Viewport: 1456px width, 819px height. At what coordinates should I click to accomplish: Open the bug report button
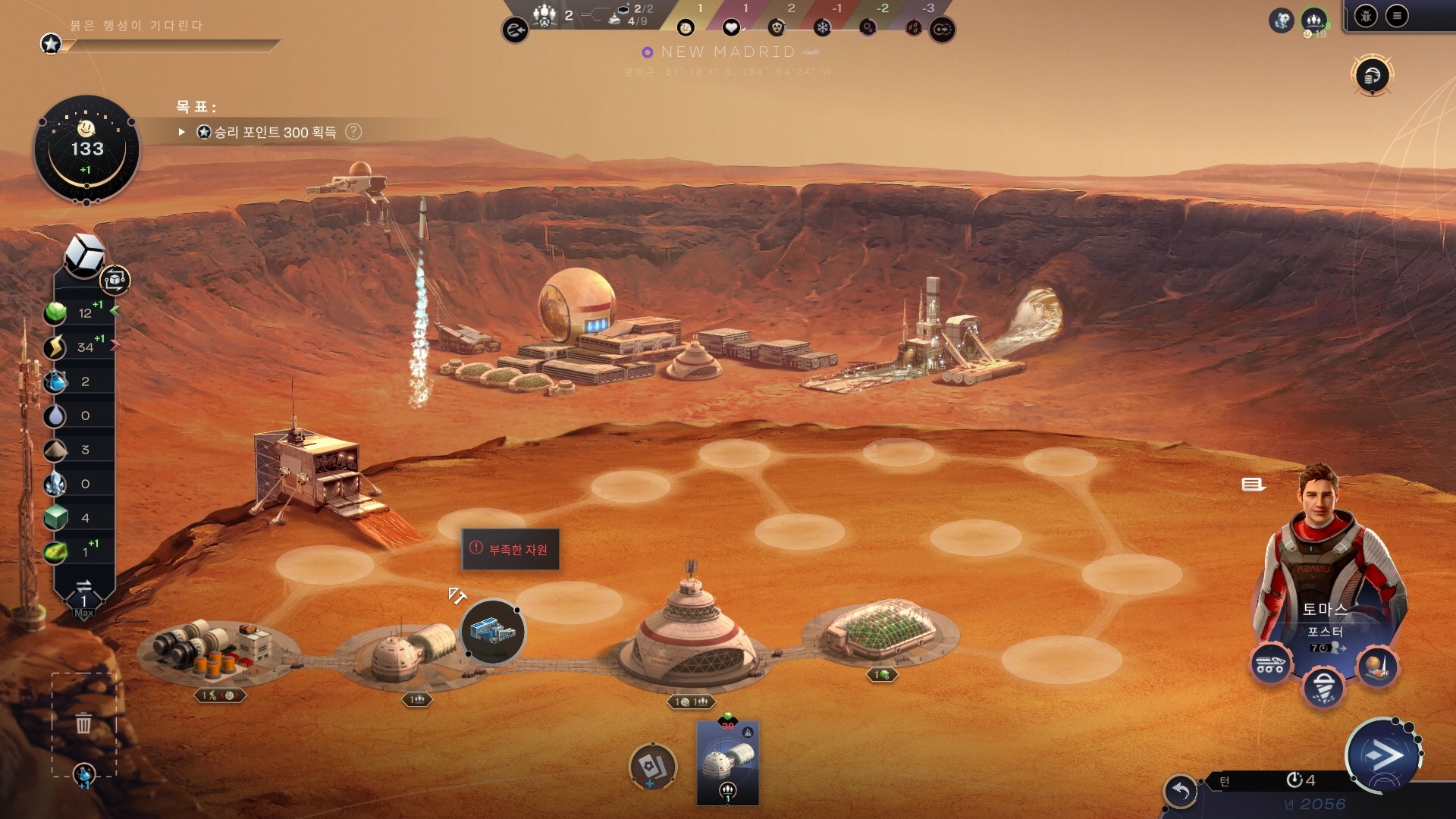coord(1366,16)
